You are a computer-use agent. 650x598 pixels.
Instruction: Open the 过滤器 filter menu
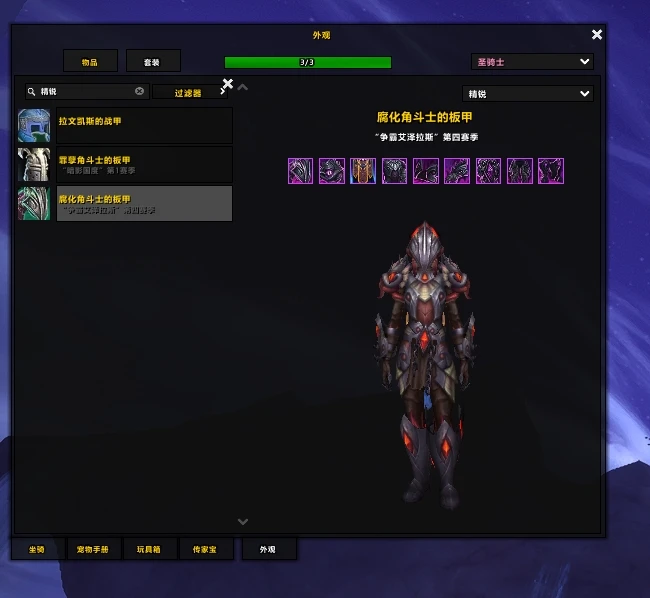(x=189, y=93)
